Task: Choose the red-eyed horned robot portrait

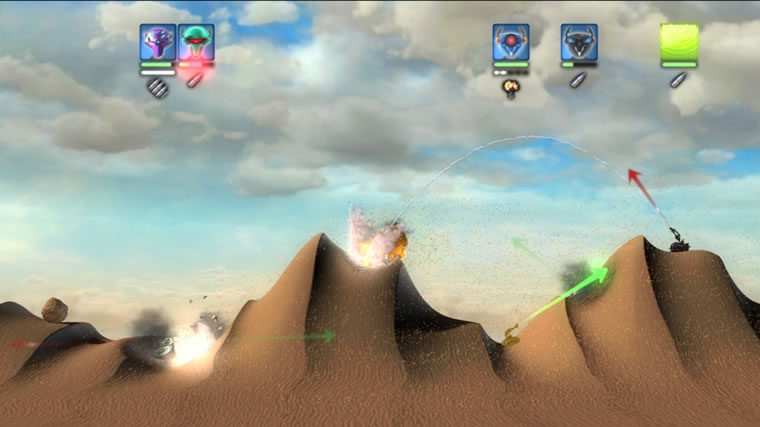Action: [510, 42]
